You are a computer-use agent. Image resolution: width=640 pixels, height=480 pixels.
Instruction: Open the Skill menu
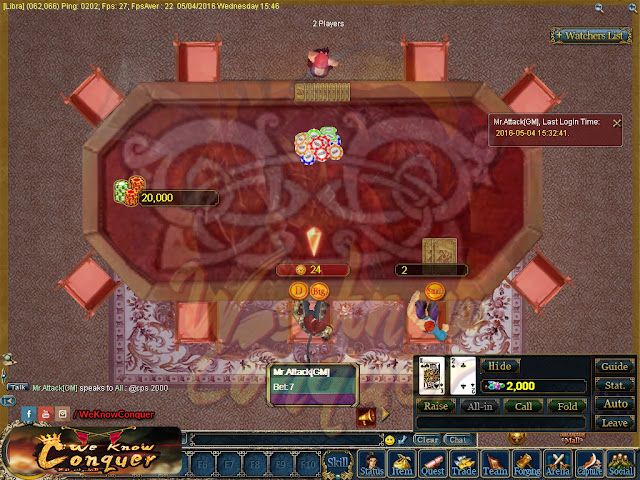(x=338, y=462)
